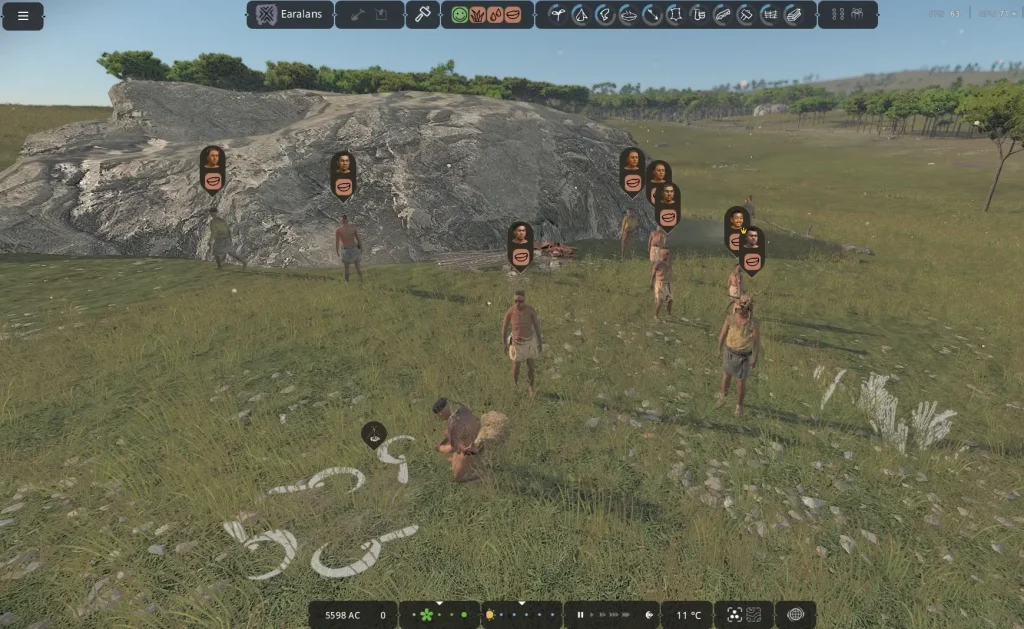The width and height of the screenshot is (1024, 629).
Task: Click the sun time-of-day indicator
Action: click(x=490, y=615)
